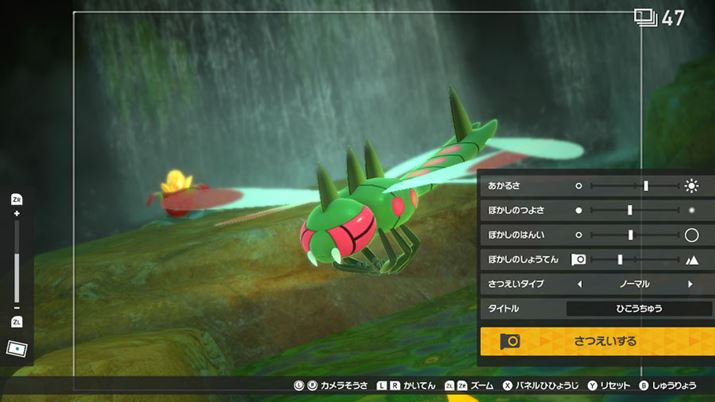Select next さつえいタイプ with right arrow
Screen dimensions: 715x402
pos(690,284)
